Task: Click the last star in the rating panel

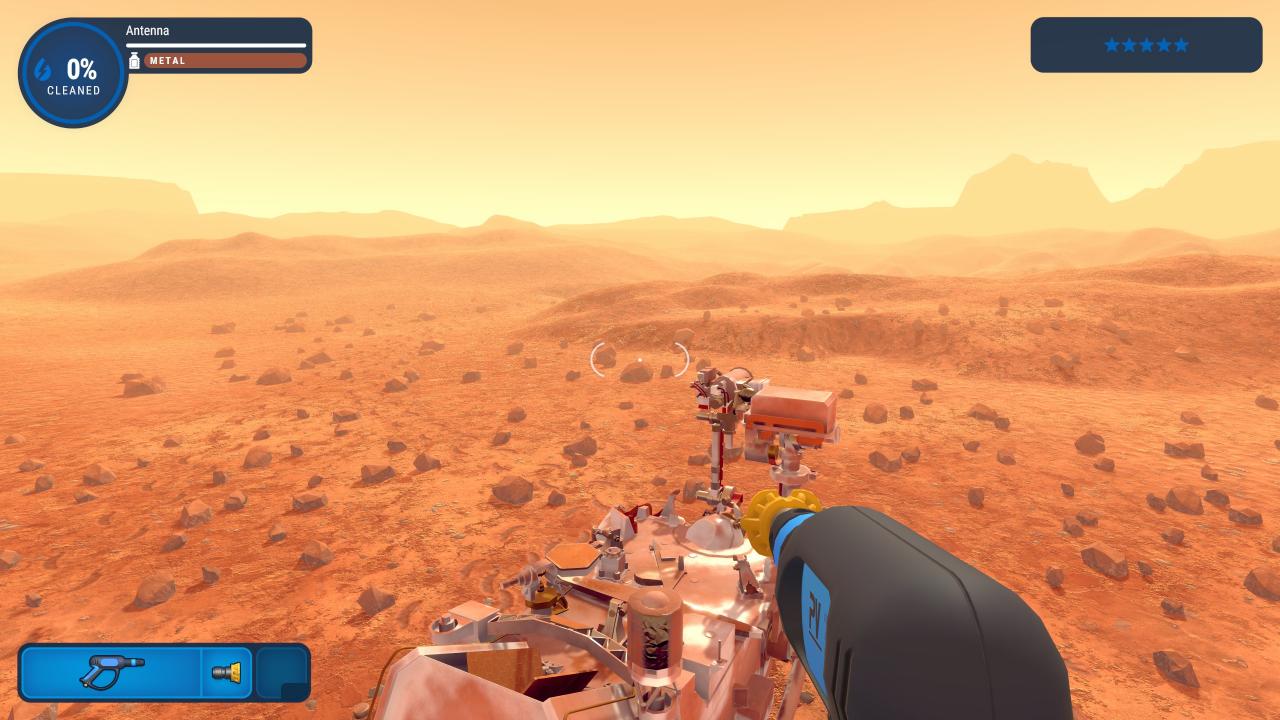Action: pyautogui.click(x=1183, y=44)
